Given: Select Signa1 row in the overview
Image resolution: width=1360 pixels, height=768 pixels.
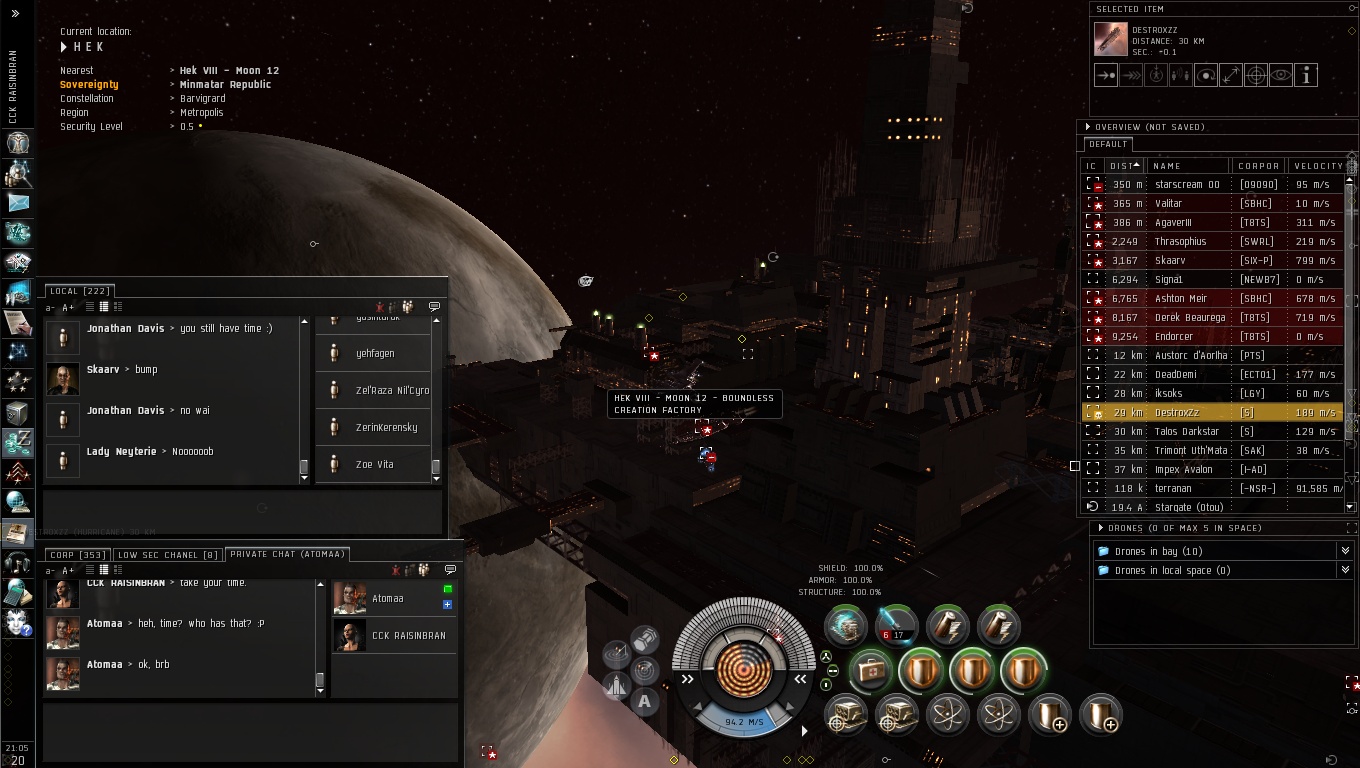Looking at the screenshot, I should 1168,280.
